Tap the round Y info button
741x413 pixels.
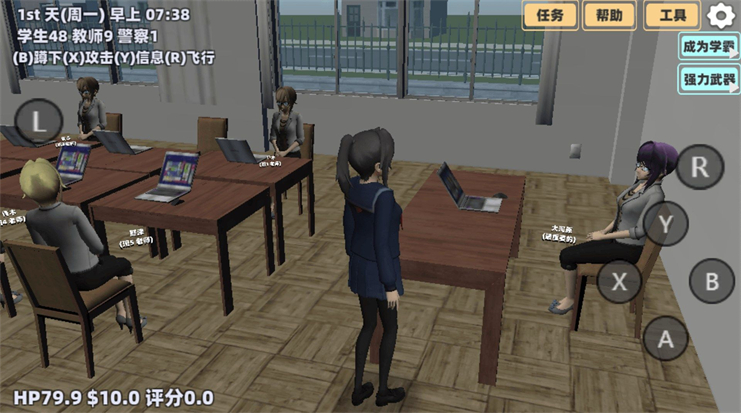(666, 224)
